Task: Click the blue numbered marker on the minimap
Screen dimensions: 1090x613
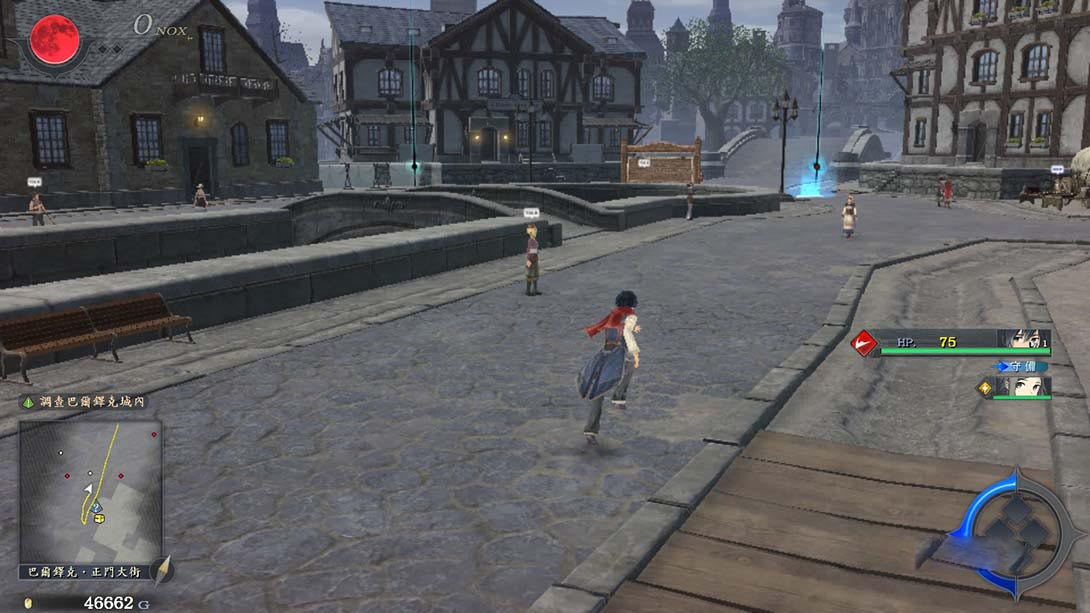Action: pos(96,507)
